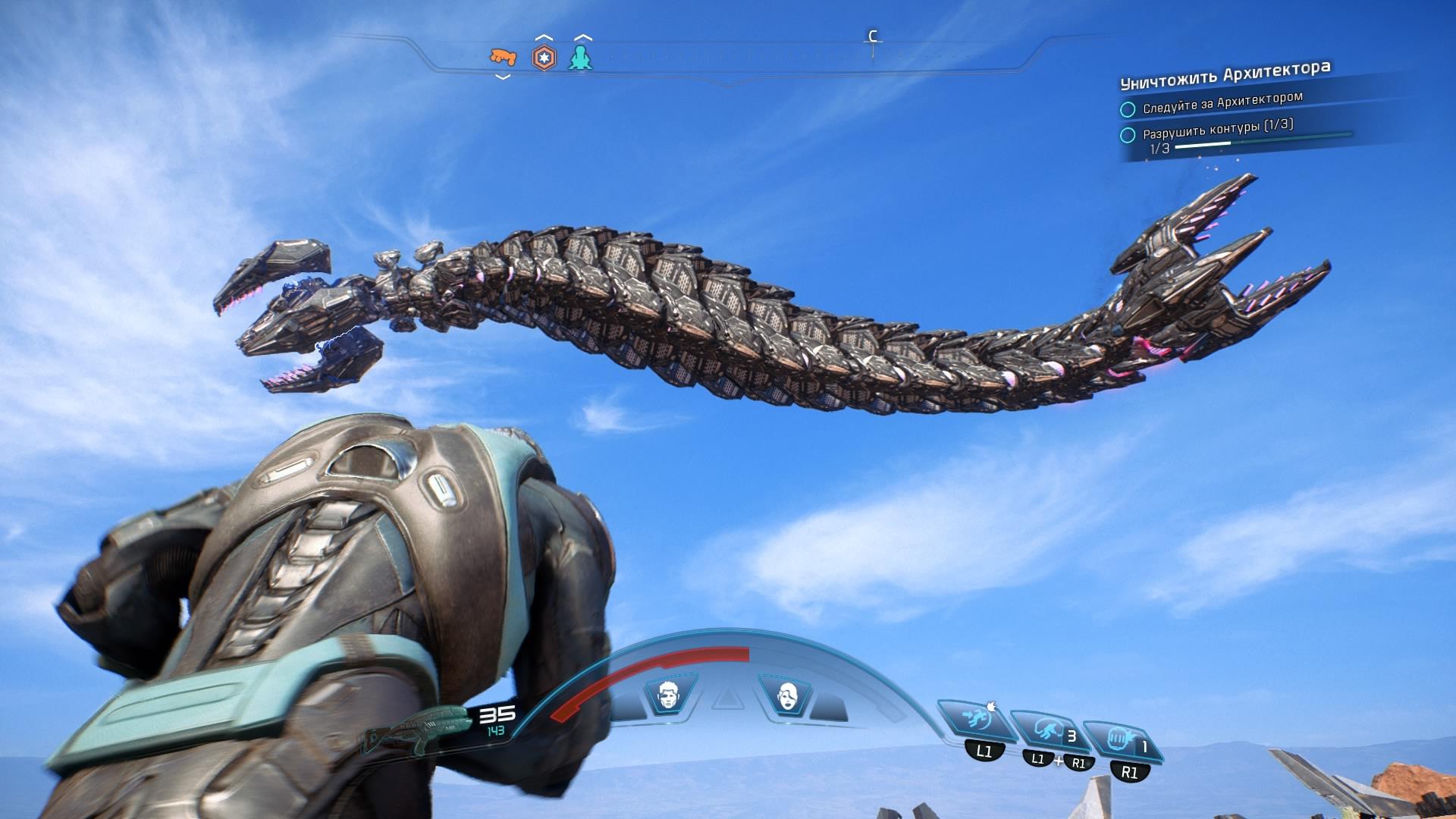Open the "Уничтожить Архитектора" quest title

click(1224, 74)
